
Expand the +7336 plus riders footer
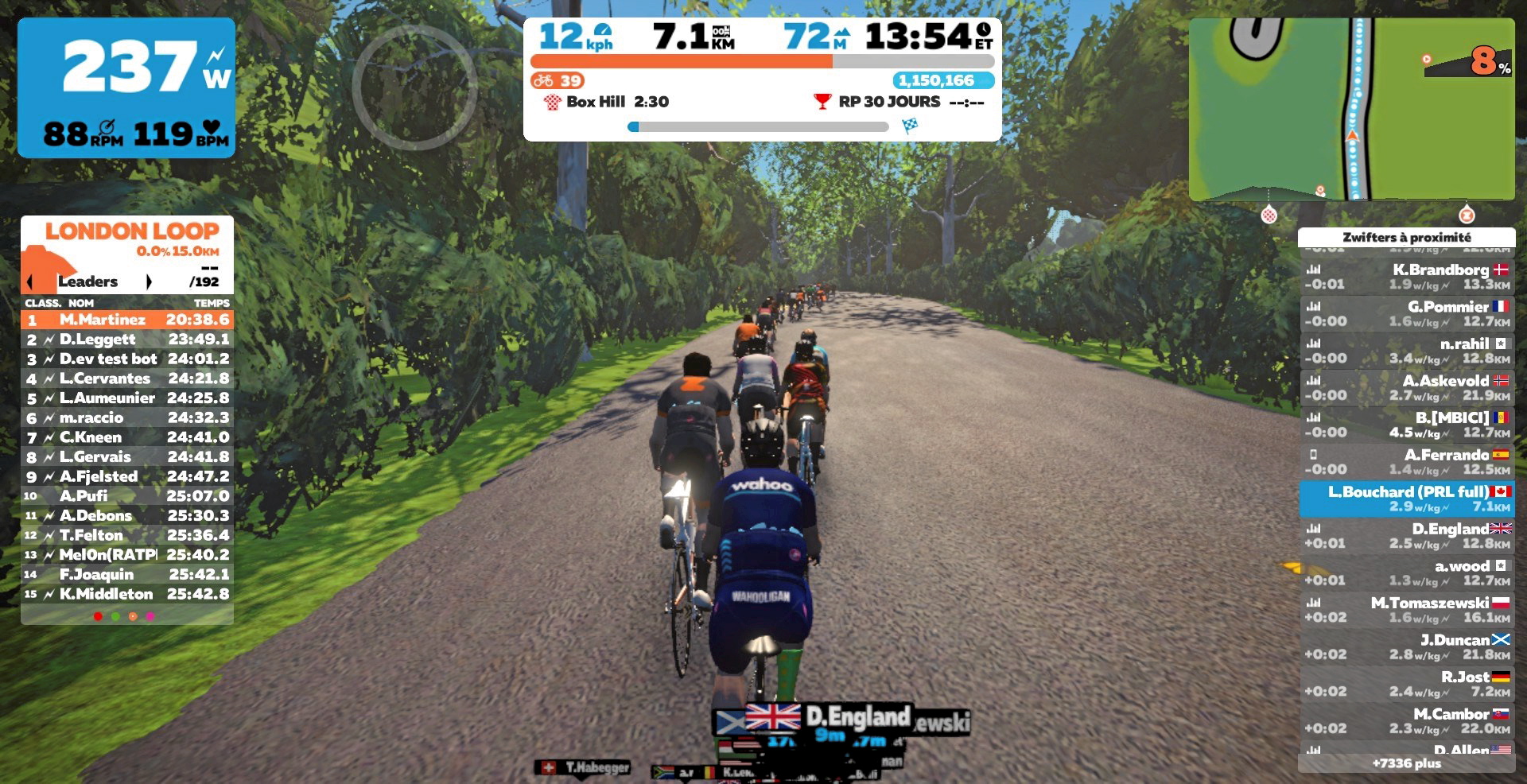[1406, 763]
